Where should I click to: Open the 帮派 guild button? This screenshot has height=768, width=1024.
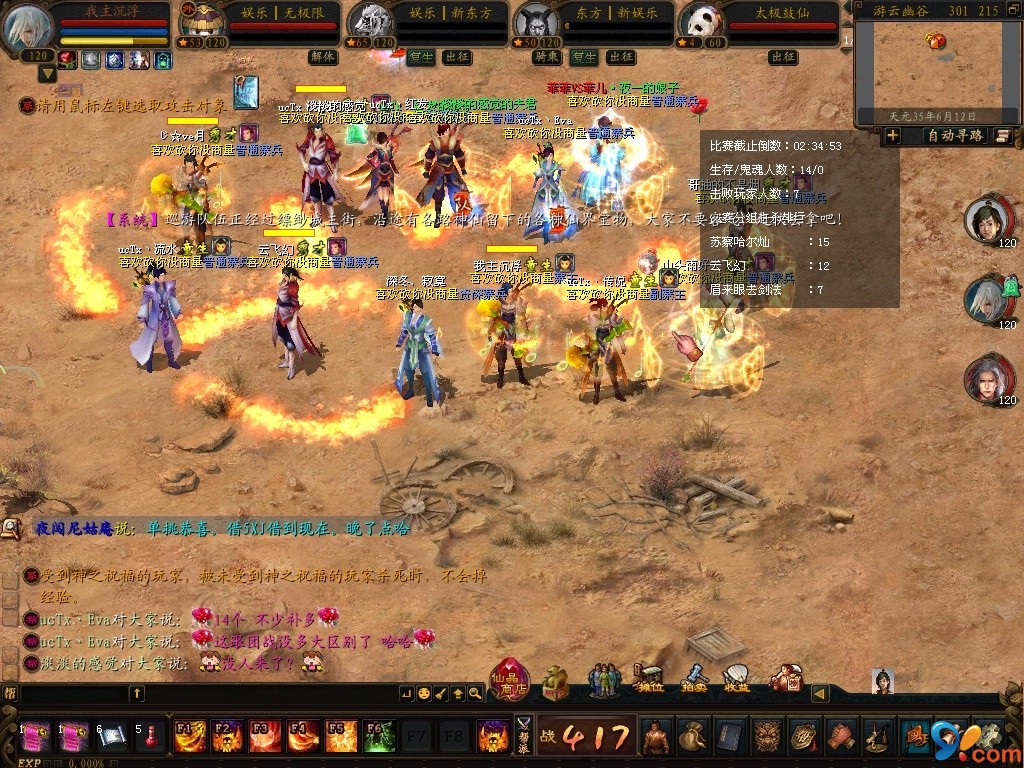coord(524,737)
